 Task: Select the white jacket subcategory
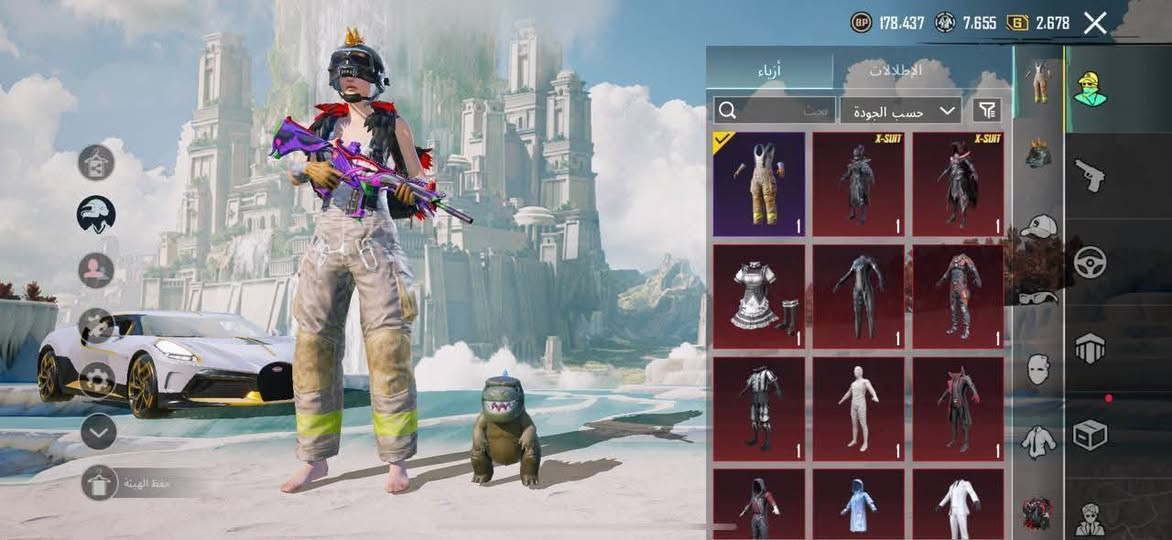pyautogui.click(x=1039, y=440)
